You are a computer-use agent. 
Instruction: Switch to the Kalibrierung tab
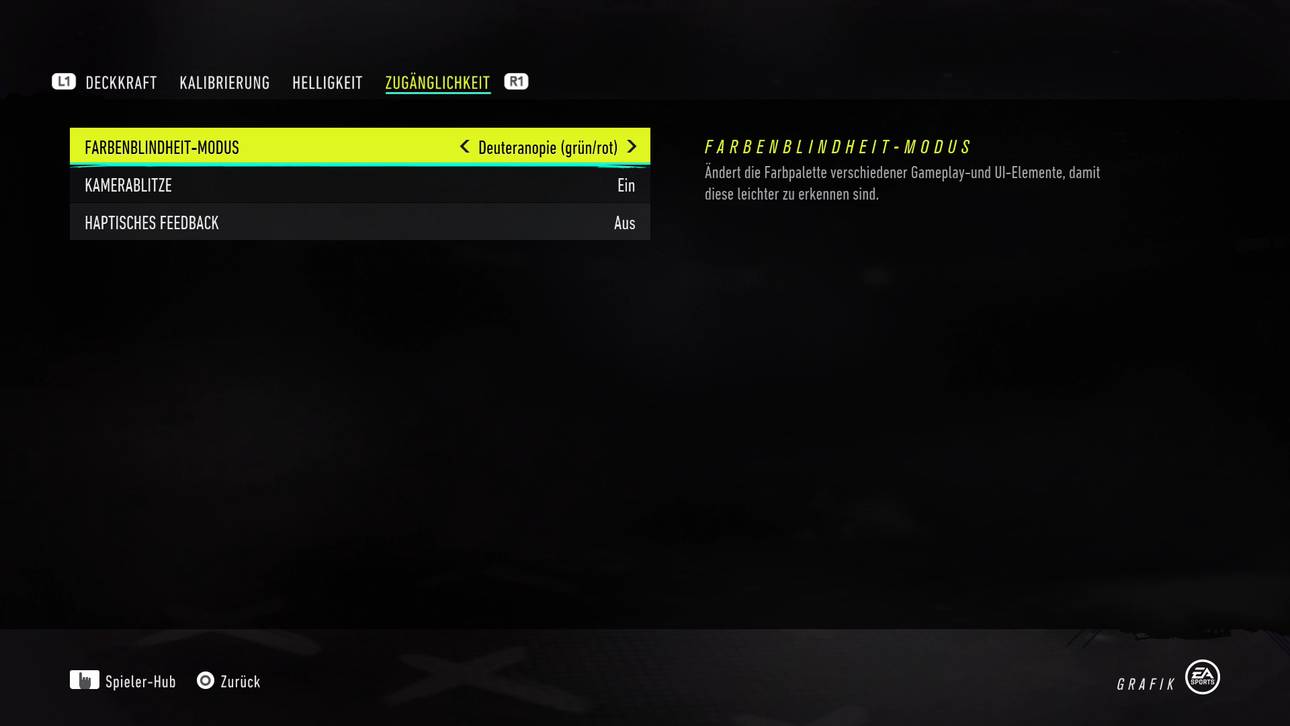click(x=224, y=82)
